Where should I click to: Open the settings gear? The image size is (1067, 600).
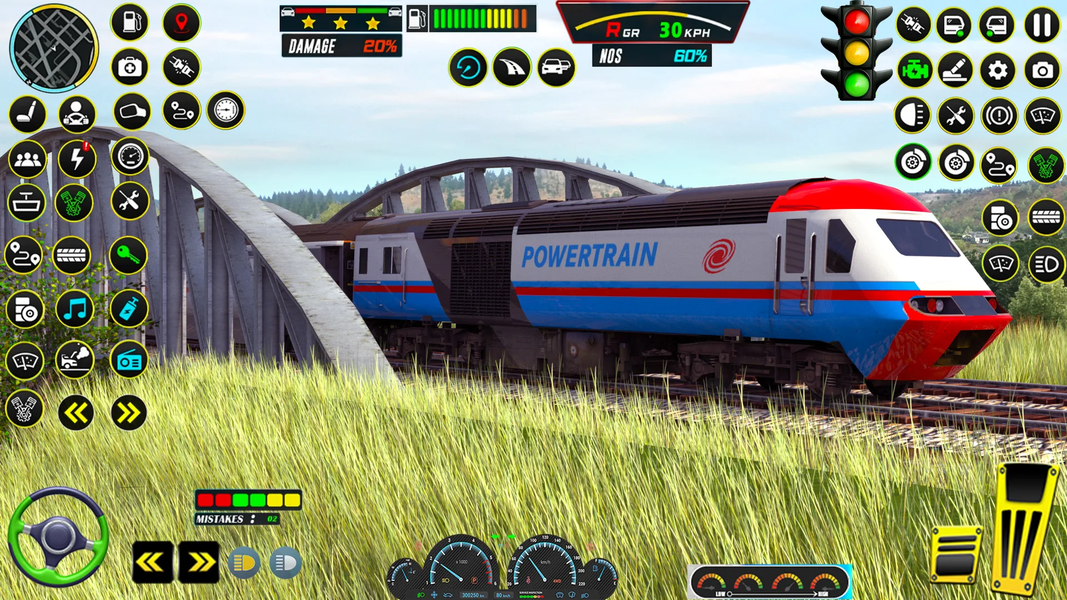997,70
